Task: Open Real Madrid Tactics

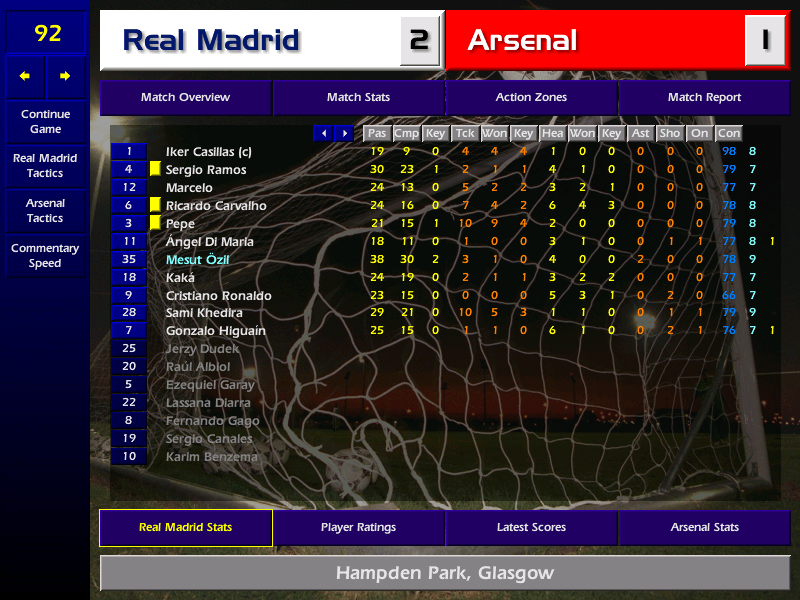Action: click(x=45, y=166)
